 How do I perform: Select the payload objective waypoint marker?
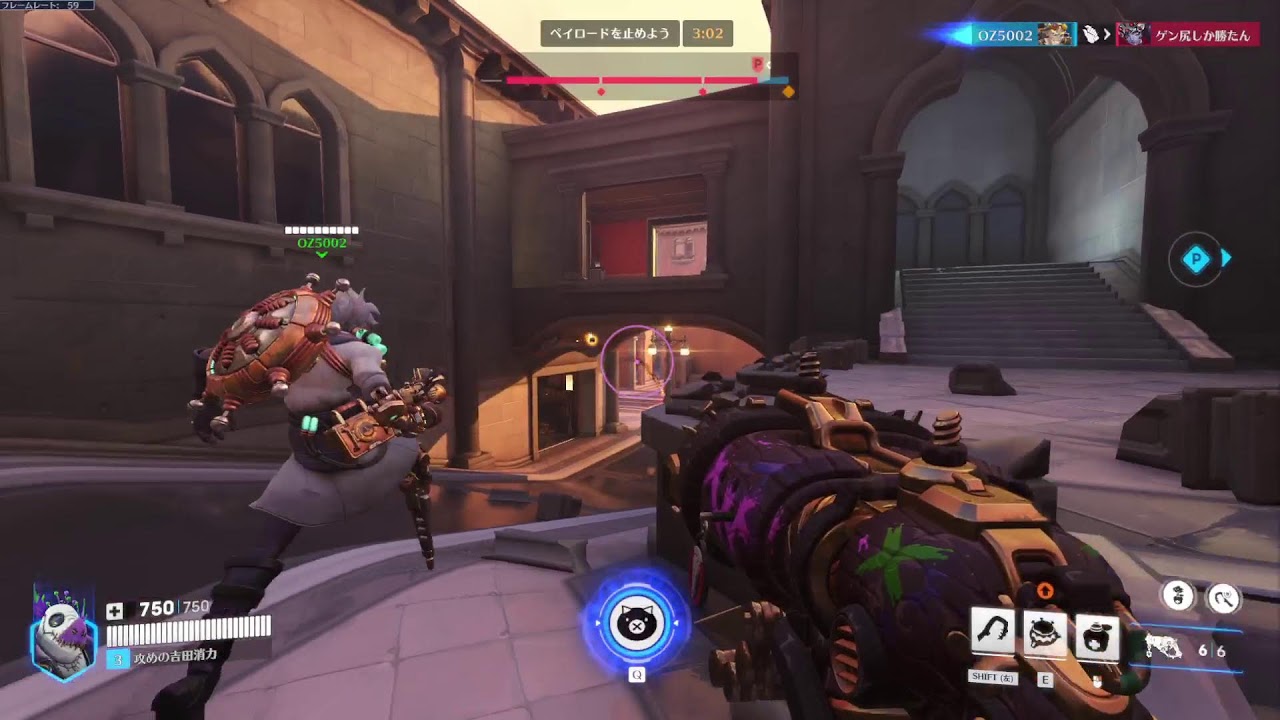pyautogui.click(x=1196, y=260)
